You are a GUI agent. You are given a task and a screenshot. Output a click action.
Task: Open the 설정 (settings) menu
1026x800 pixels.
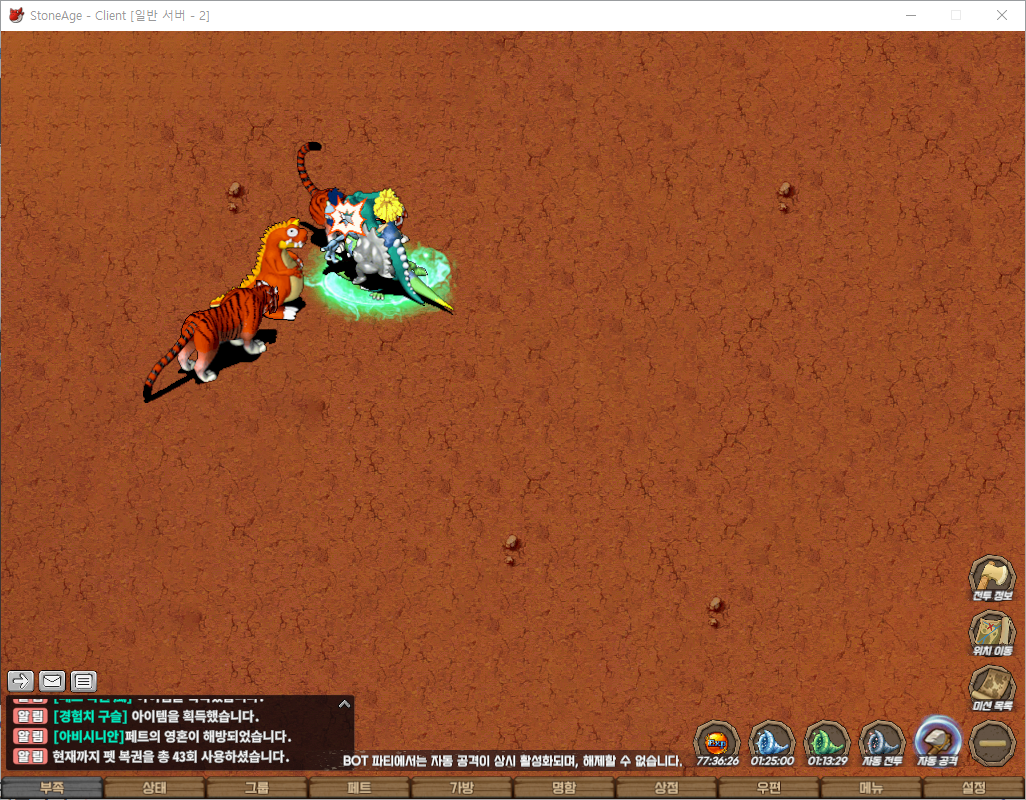point(973,788)
